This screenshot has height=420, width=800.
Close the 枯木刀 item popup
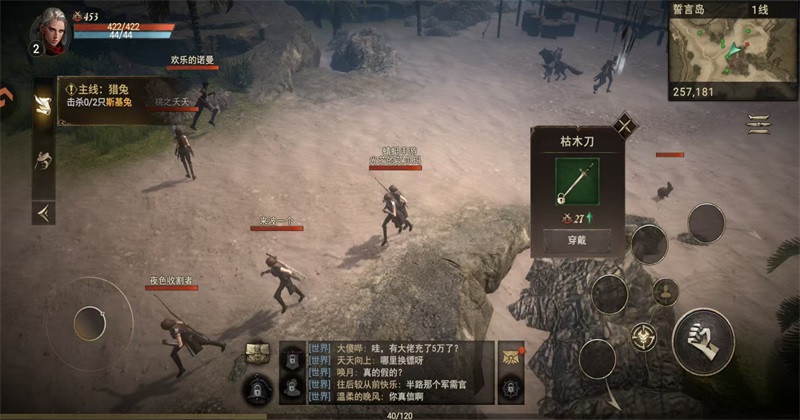pos(625,125)
